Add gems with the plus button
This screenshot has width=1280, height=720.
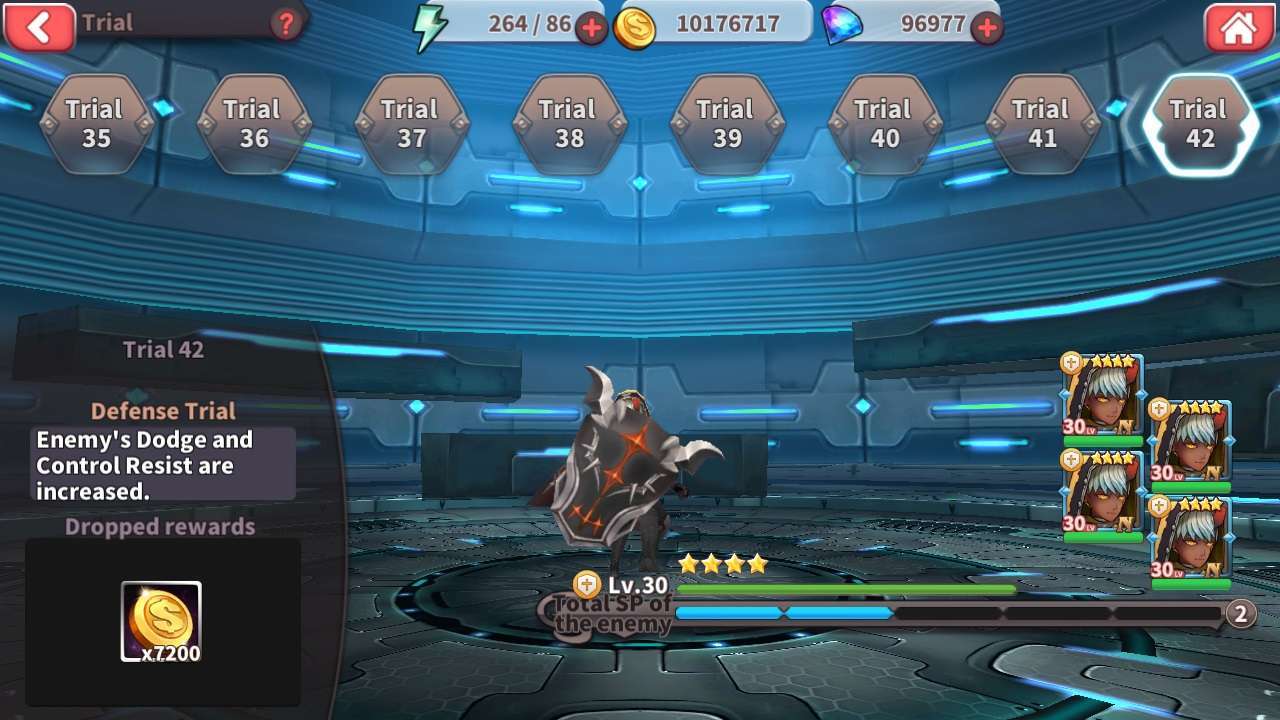click(987, 28)
